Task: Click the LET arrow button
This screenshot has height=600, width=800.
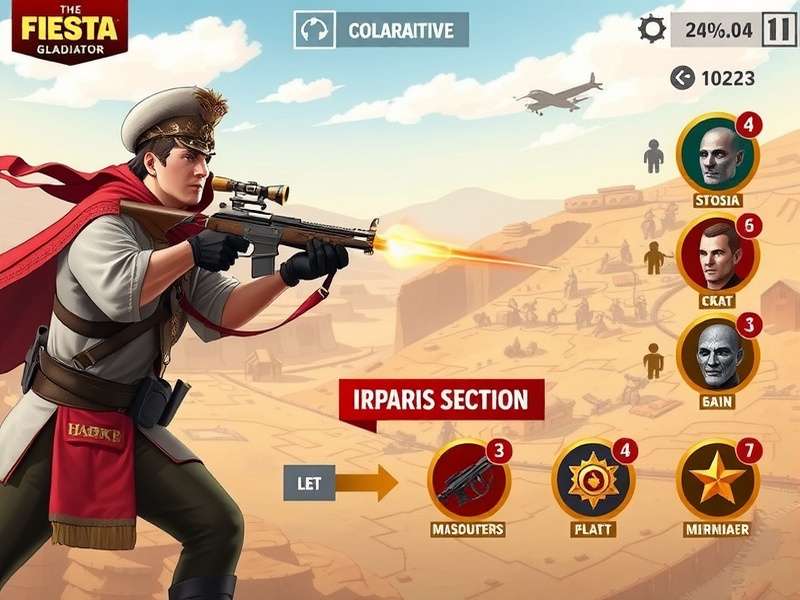Action: (x=340, y=483)
